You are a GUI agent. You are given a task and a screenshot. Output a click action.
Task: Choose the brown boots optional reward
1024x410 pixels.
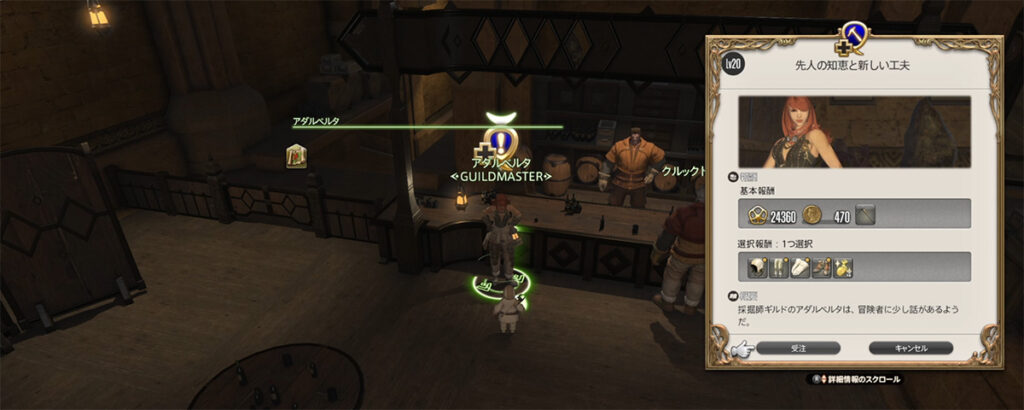point(822,266)
